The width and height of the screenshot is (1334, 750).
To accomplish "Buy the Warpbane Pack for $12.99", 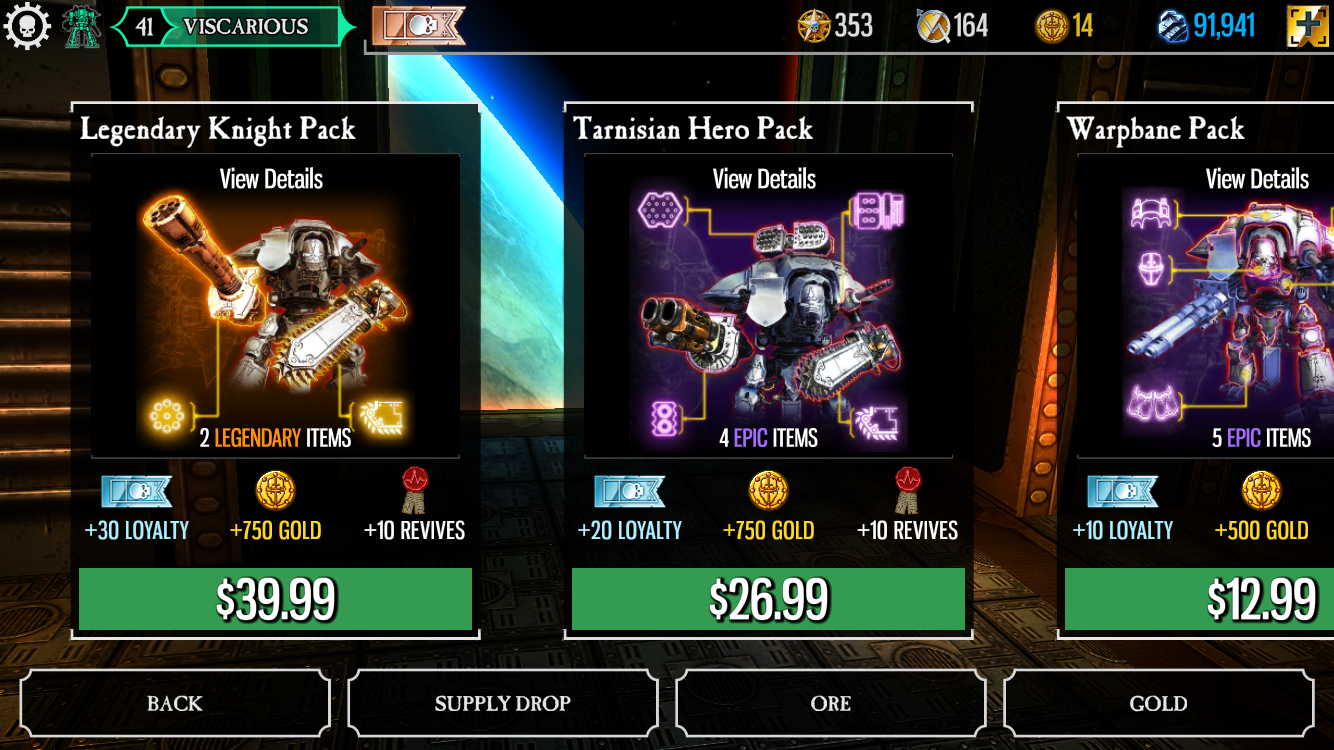I will [1200, 599].
